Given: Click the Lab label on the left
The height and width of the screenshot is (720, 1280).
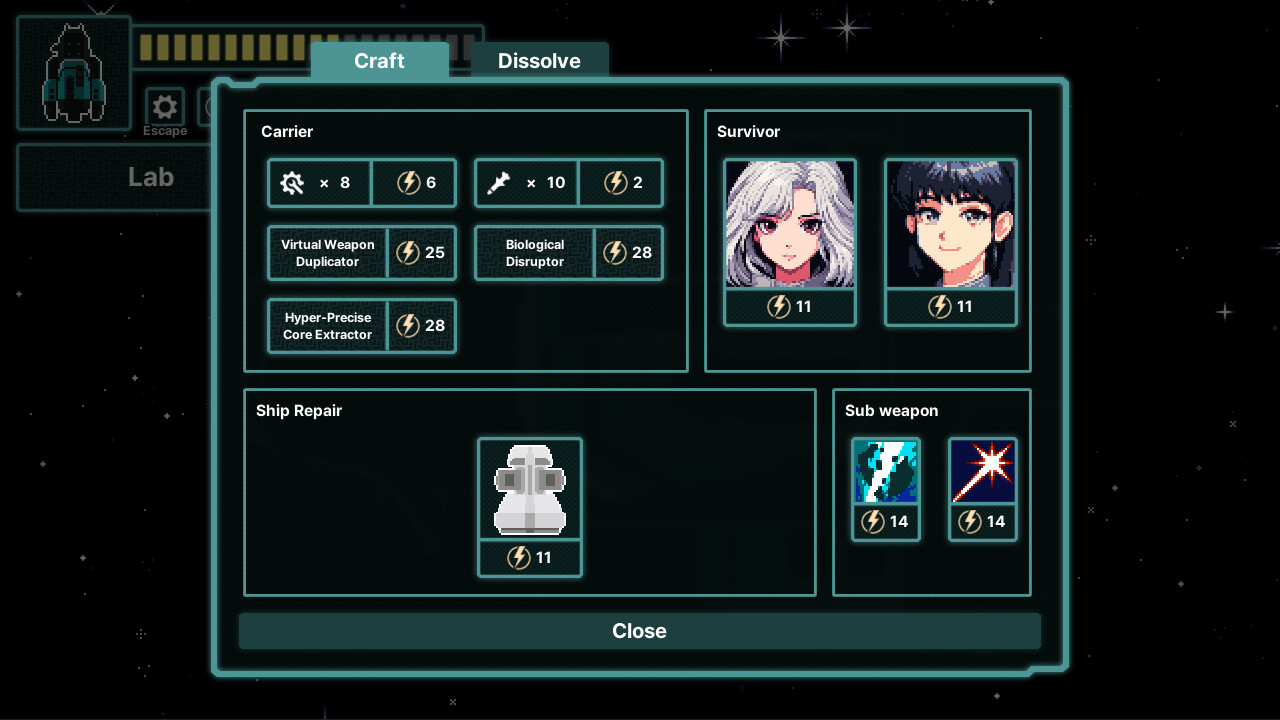Looking at the screenshot, I should click(x=150, y=177).
